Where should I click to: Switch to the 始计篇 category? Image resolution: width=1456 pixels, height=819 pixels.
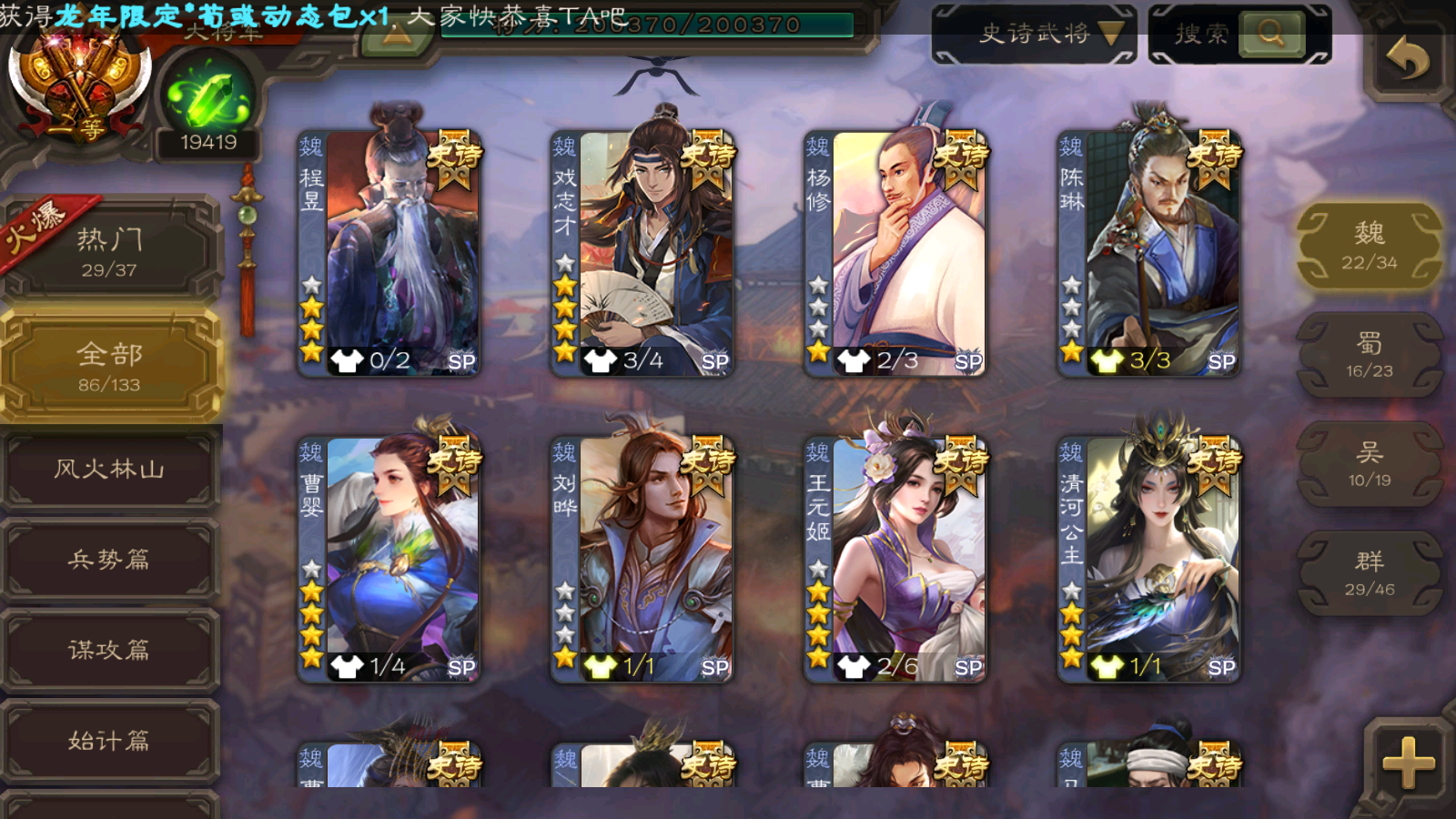109,741
